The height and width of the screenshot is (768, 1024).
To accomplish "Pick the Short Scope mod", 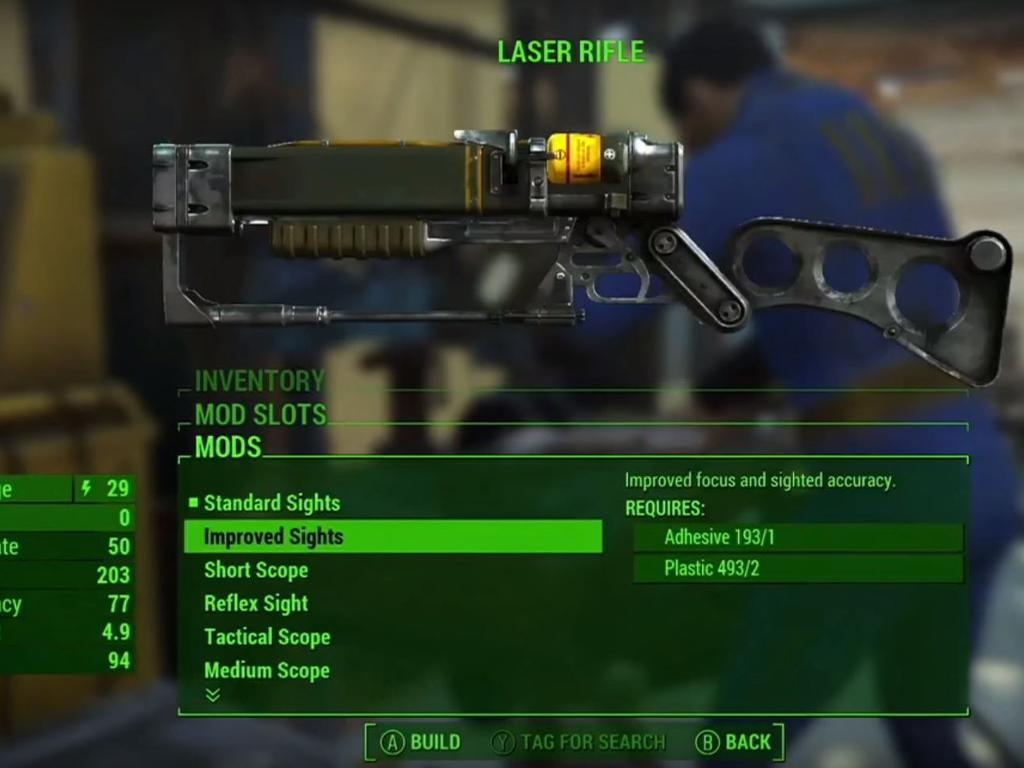I will click(x=256, y=570).
